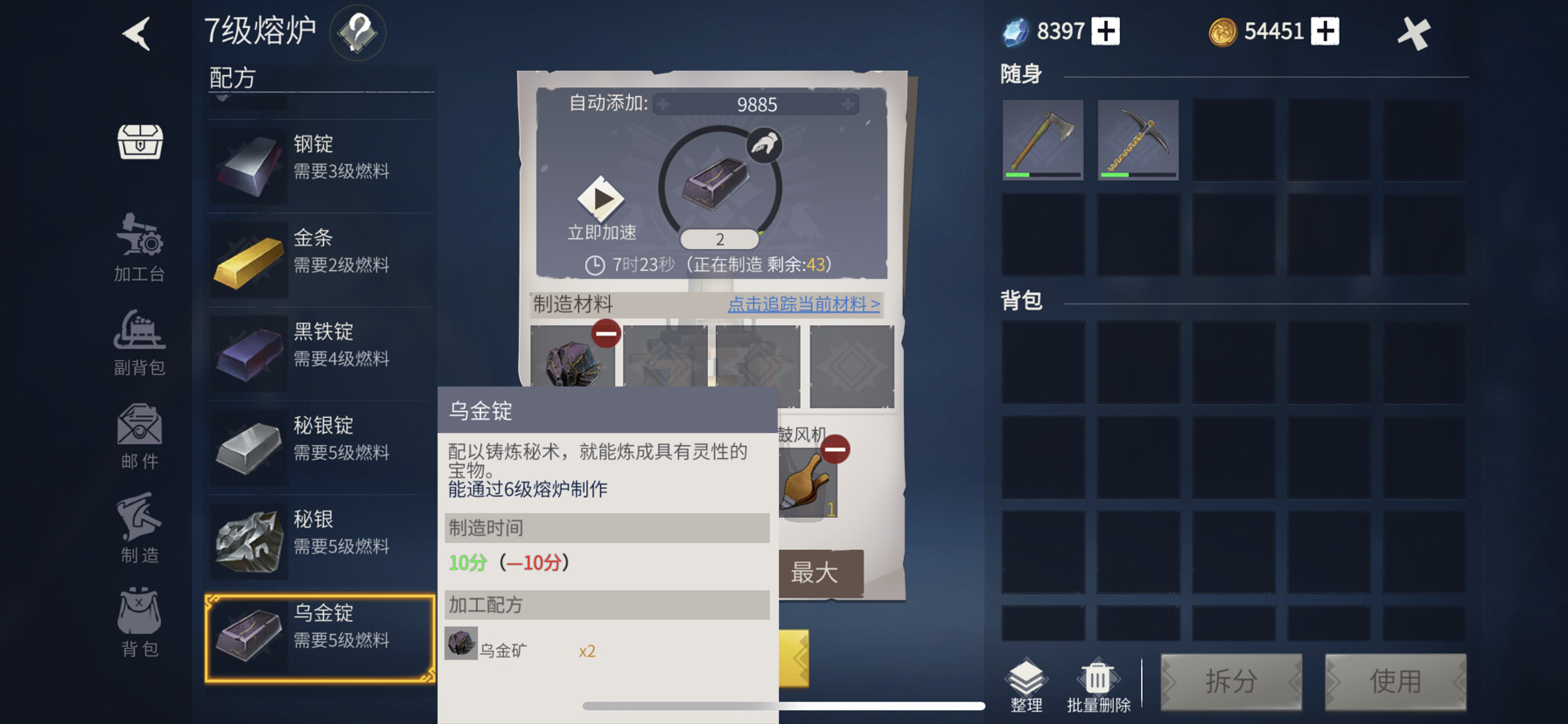Open 批量删除 batch delete
The image size is (1568, 724).
point(1098,686)
